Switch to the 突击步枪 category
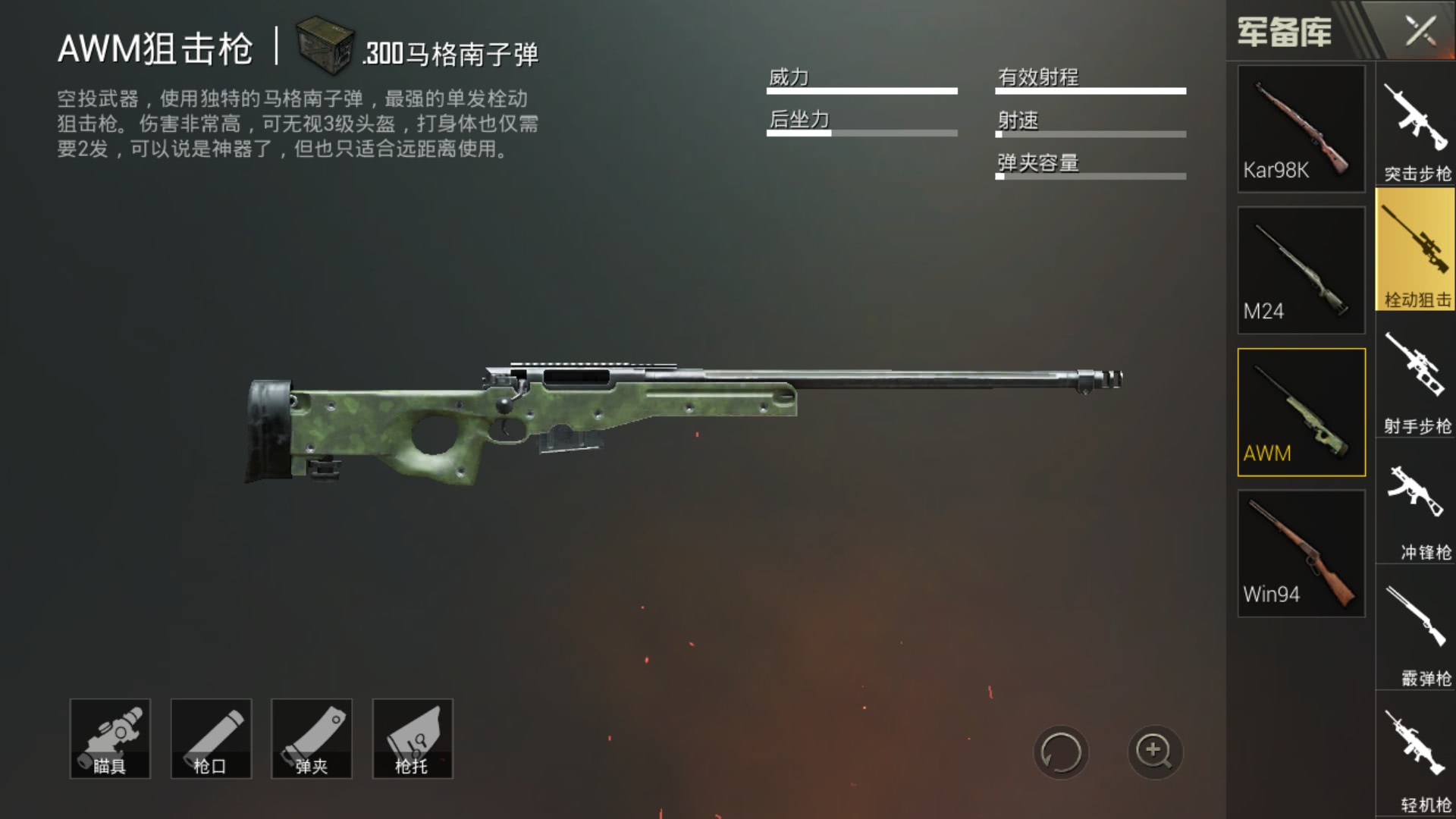The image size is (1456, 819). 1416,125
